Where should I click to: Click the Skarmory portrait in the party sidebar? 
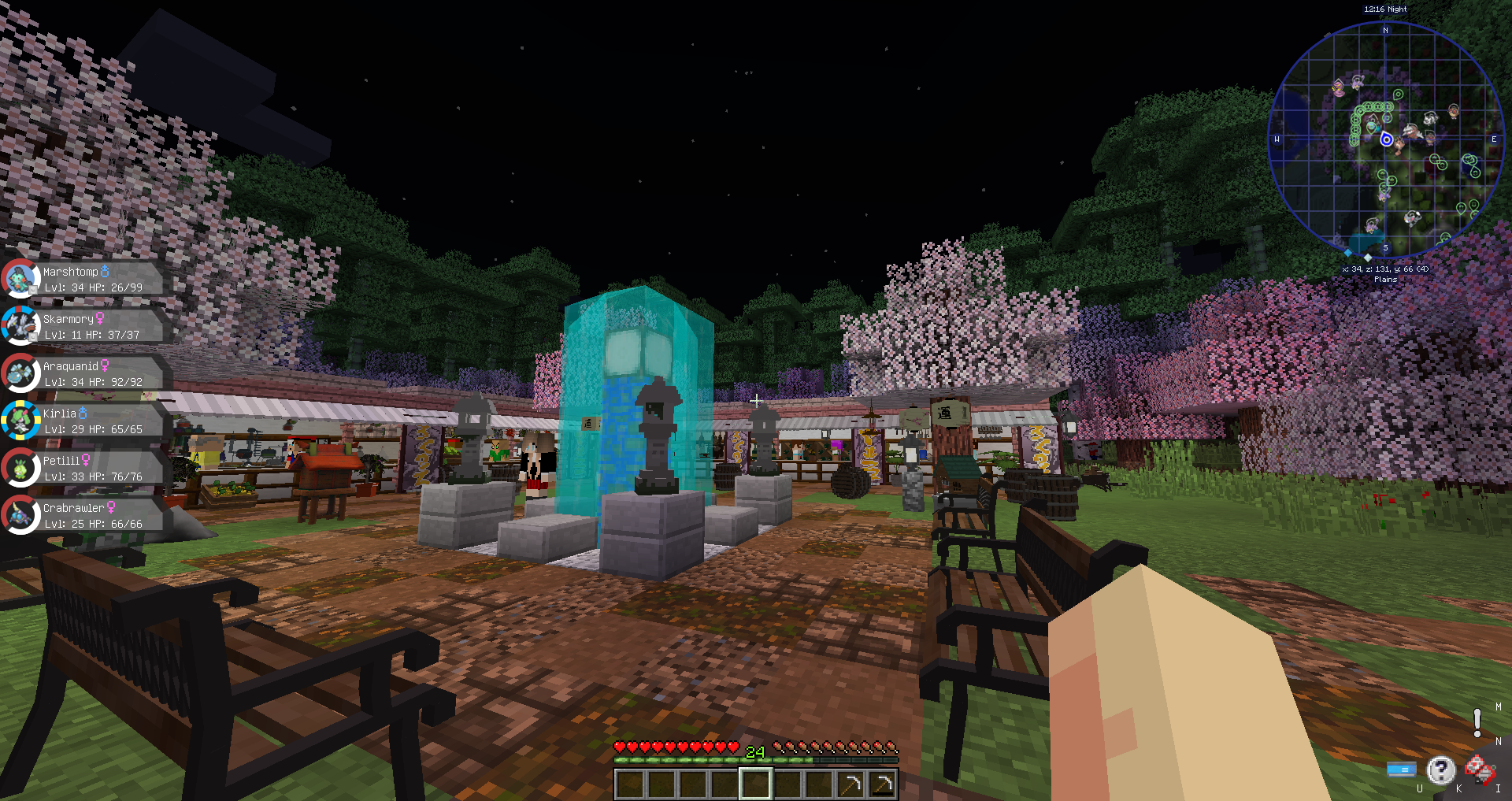coord(21,325)
